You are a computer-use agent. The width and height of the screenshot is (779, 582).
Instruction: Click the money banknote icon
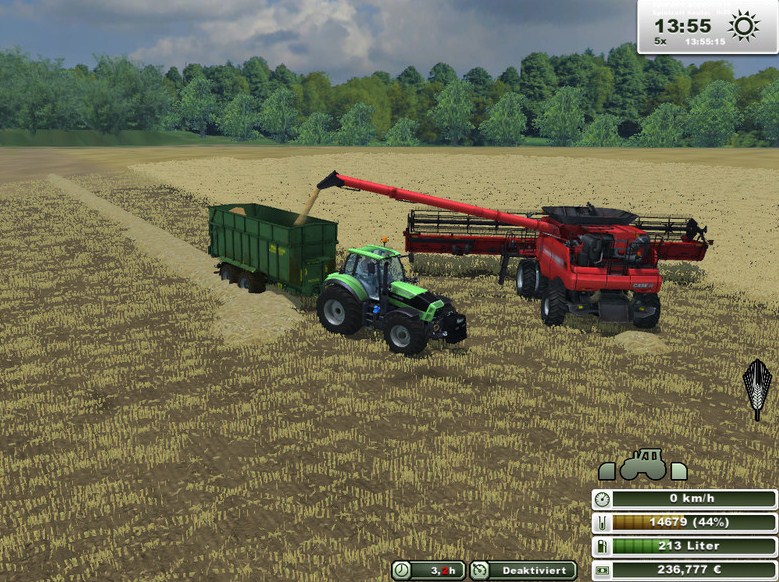point(602,570)
